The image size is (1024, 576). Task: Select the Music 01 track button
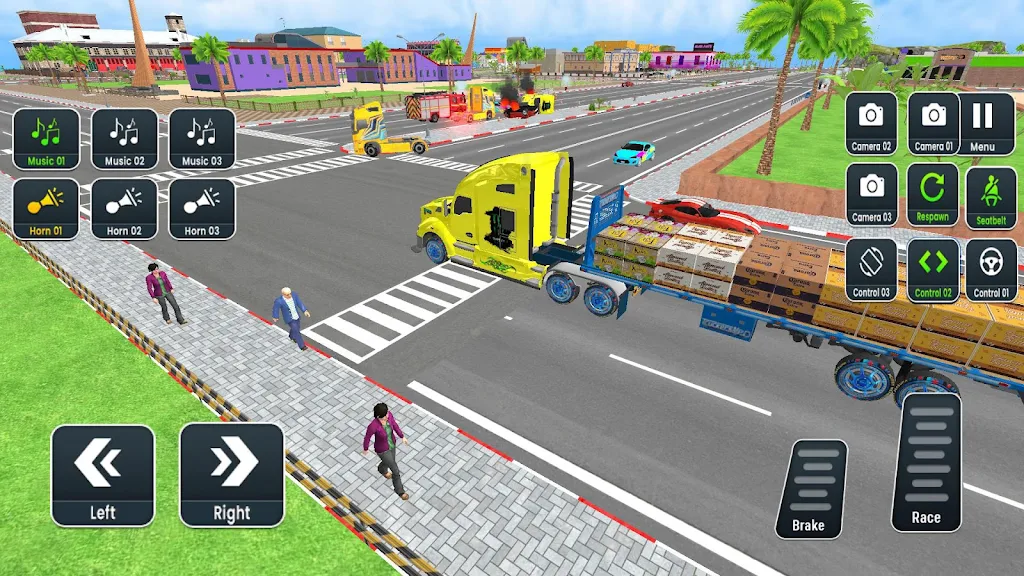pos(46,138)
